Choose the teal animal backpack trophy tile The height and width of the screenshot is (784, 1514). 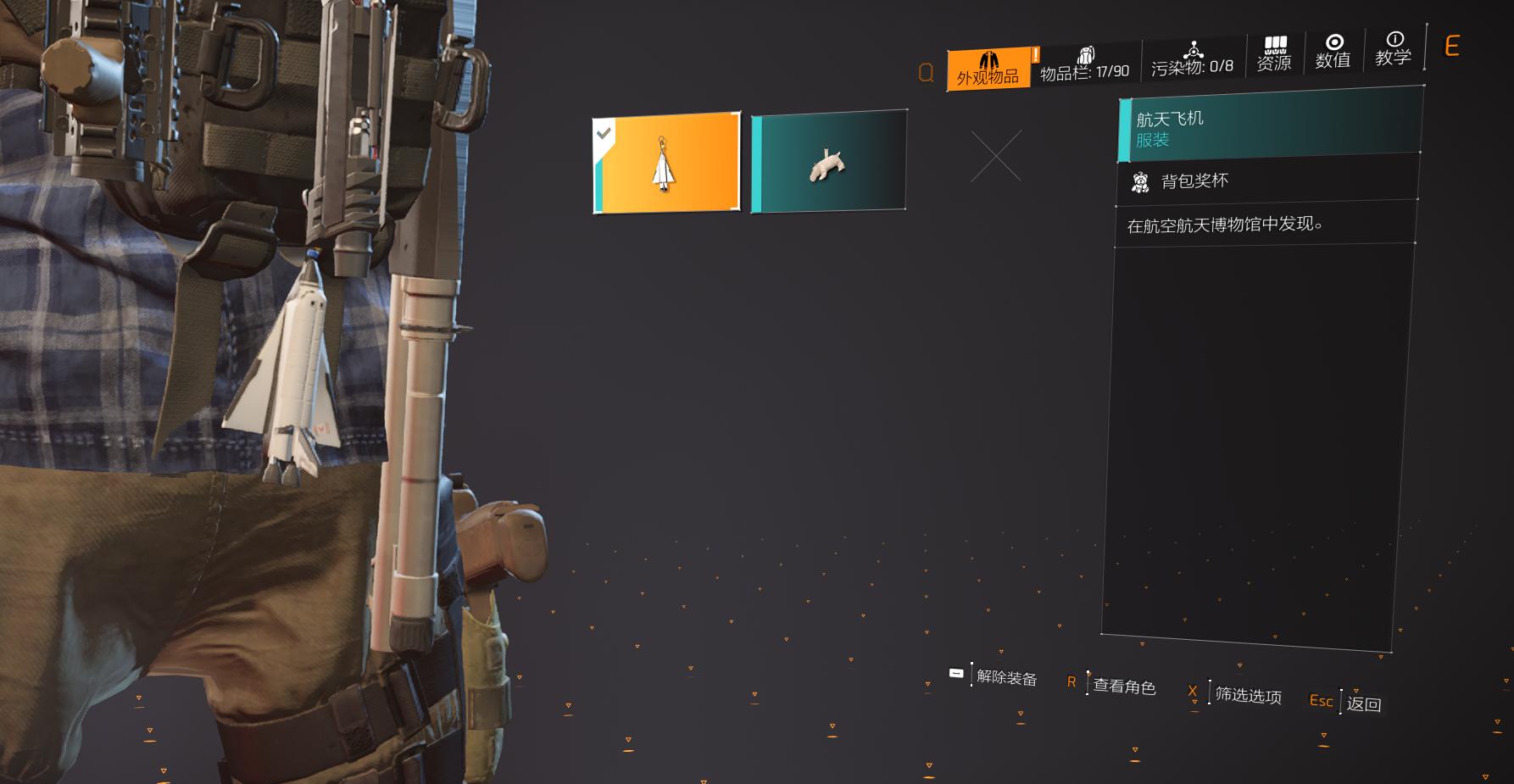click(828, 161)
